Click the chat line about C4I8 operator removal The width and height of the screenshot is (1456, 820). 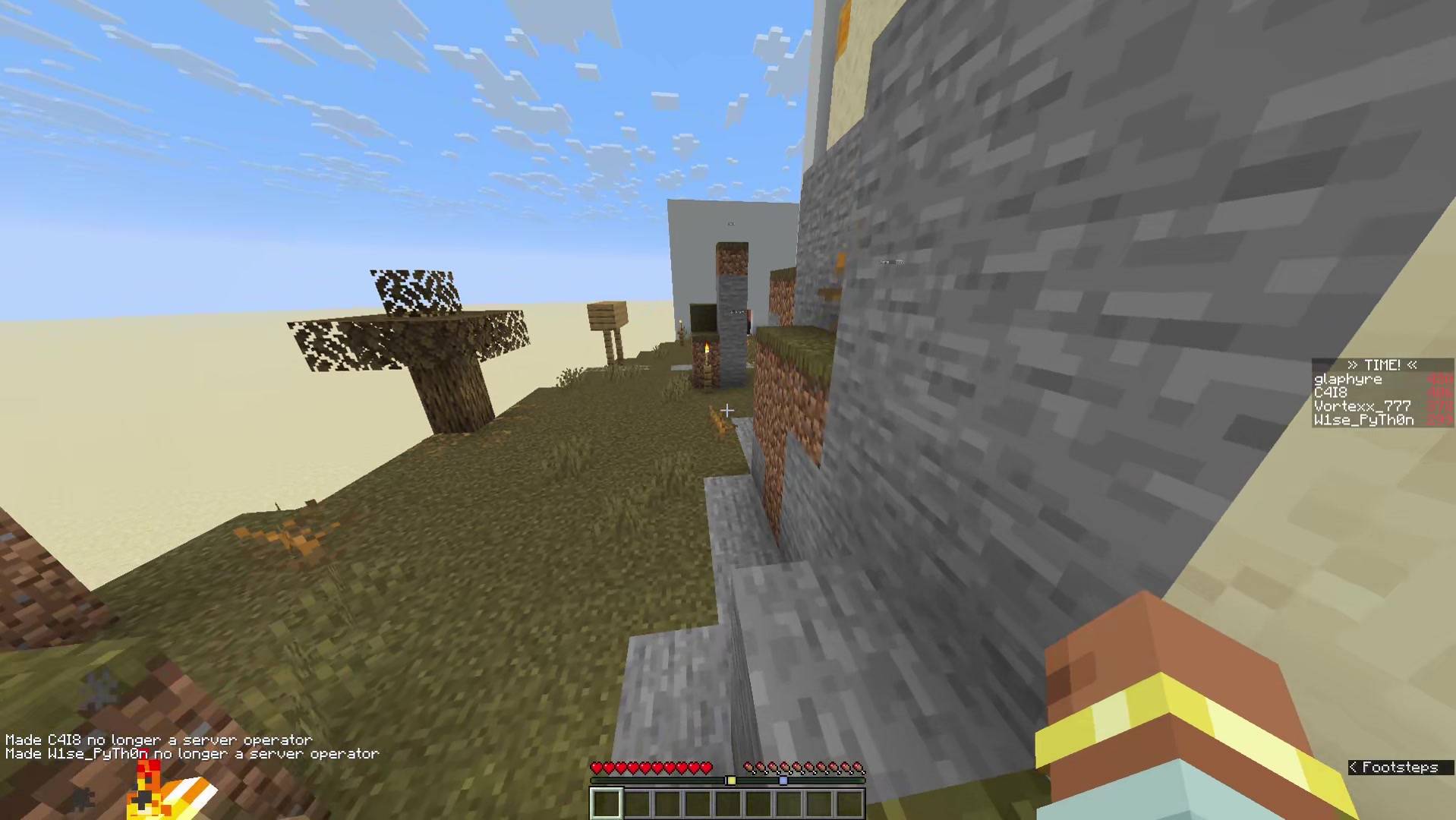158,739
